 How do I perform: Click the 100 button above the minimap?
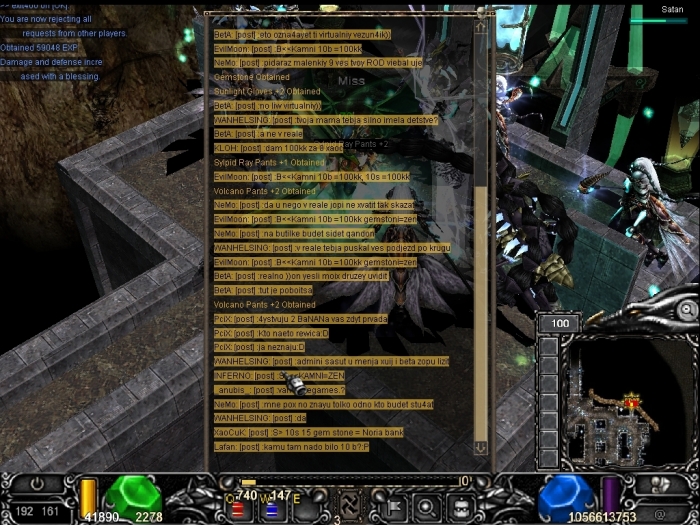[x=559, y=324]
